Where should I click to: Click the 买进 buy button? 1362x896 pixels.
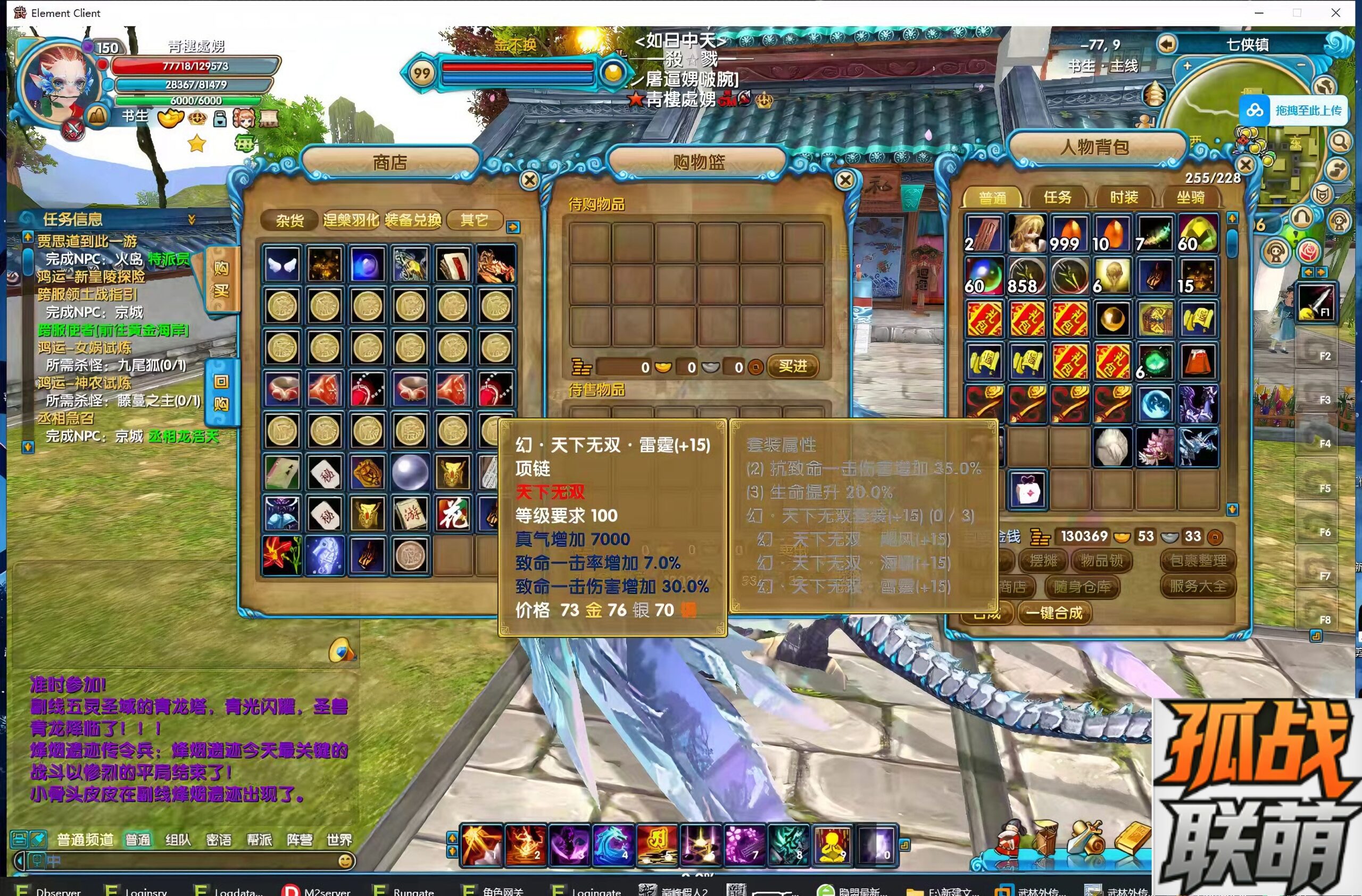pyautogui.click(x=793, y=366)
